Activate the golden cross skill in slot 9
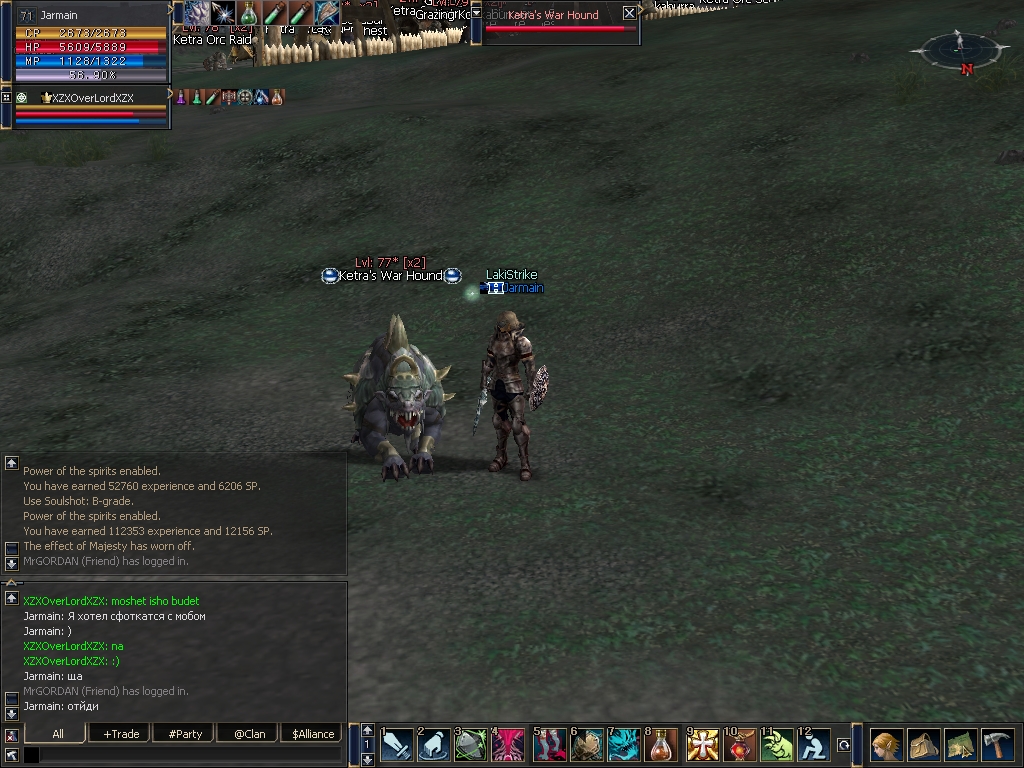This screenshot has width=1024, height=768. 703,745
